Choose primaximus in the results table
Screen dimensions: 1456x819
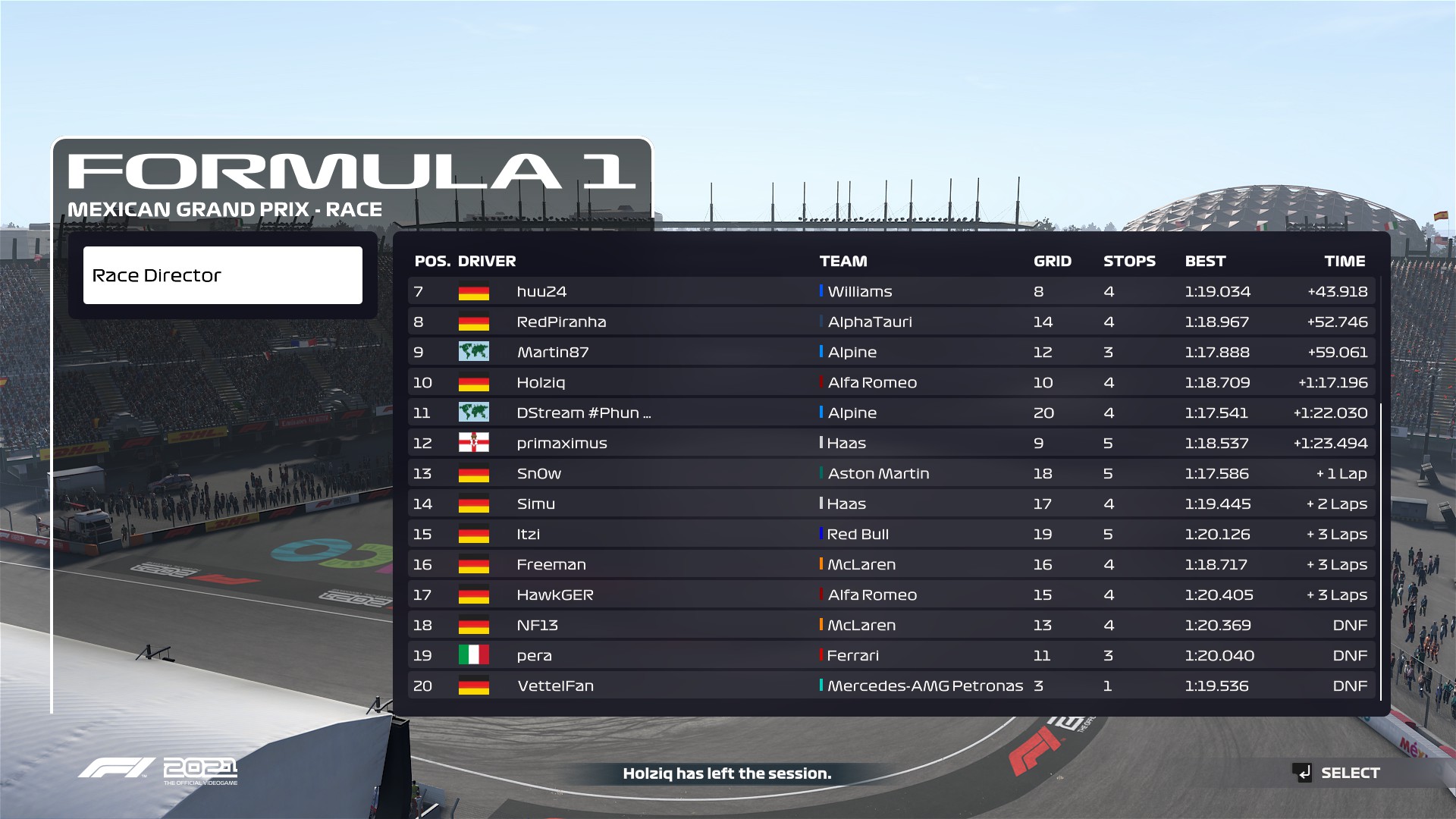tap(891, 443)
